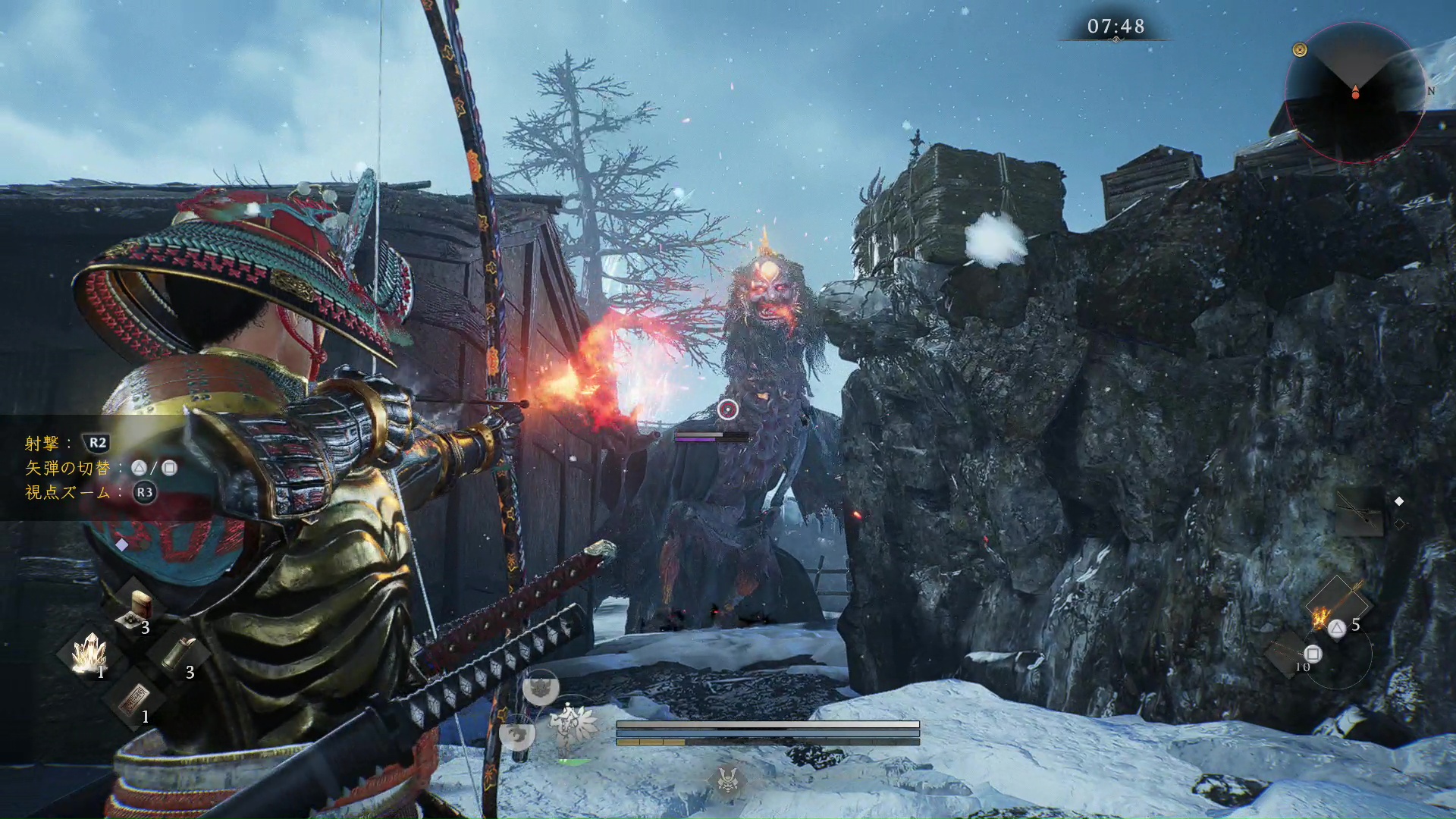This screenshot has width=1456, height=819.
Task: Click the gold objective marker beside the minimap
Action: coord(1300,50)
